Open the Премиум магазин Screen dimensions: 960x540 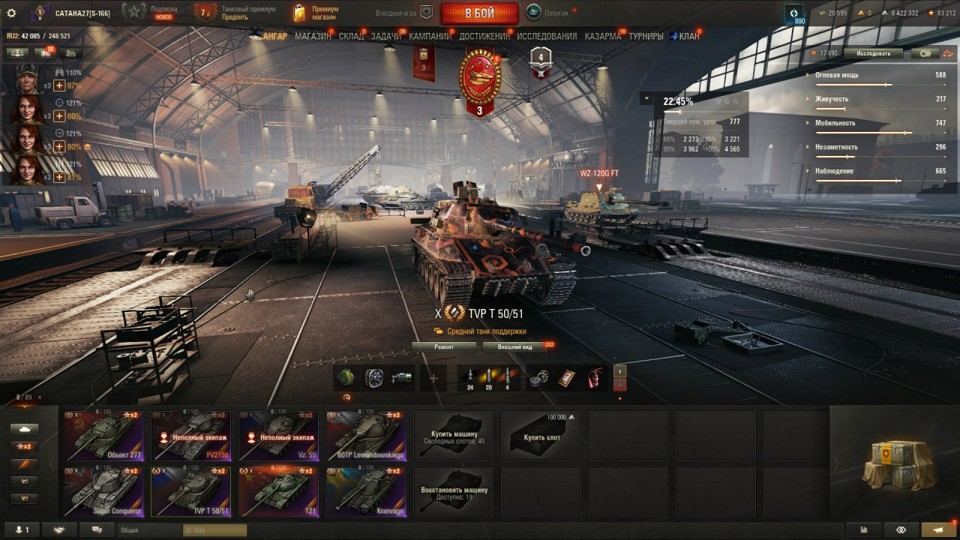tap(318, 13)
